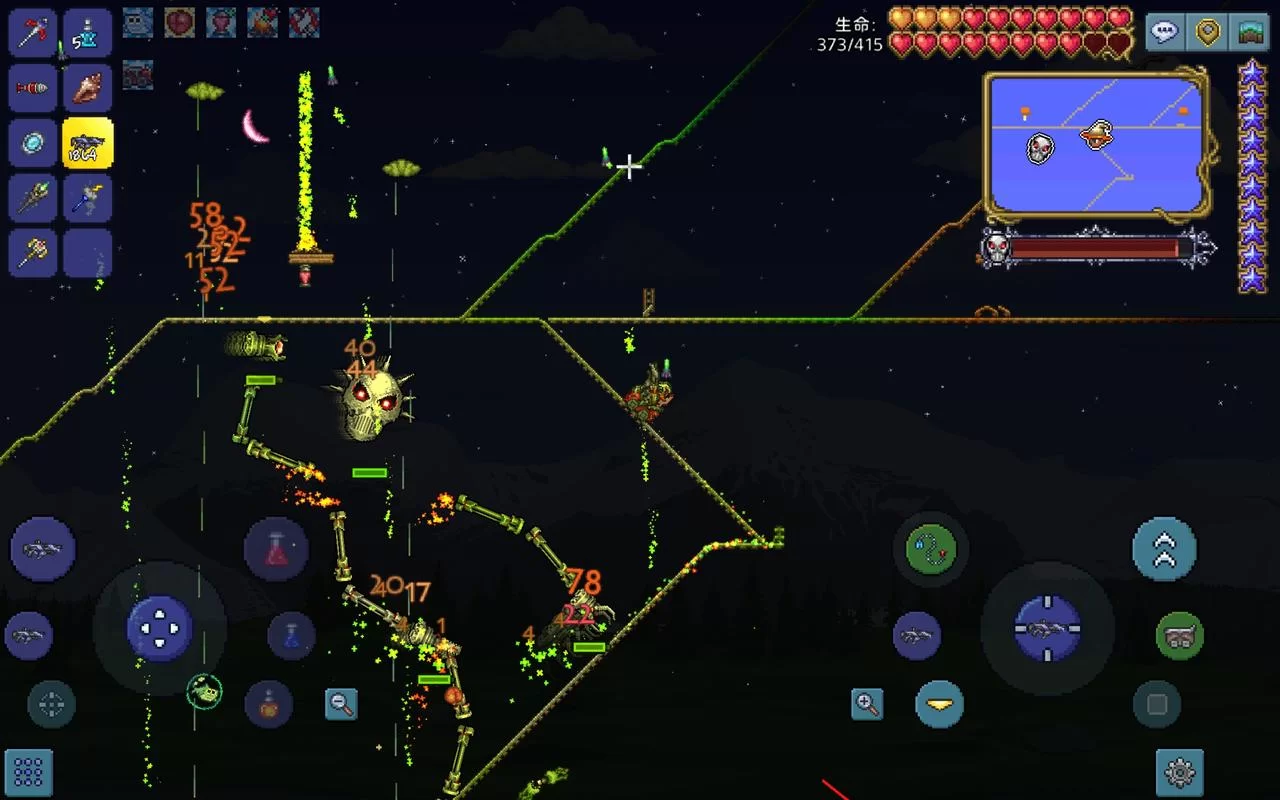Zoom out with the minus magnifier
The width and height of the screenshot is (1280, 800).
click(x=341, y=704)
